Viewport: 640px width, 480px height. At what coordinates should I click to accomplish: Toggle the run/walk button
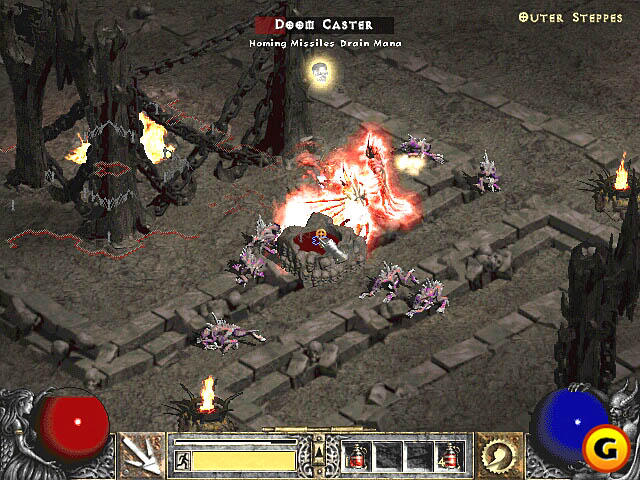pyautogui.click(x=183, y=460)
